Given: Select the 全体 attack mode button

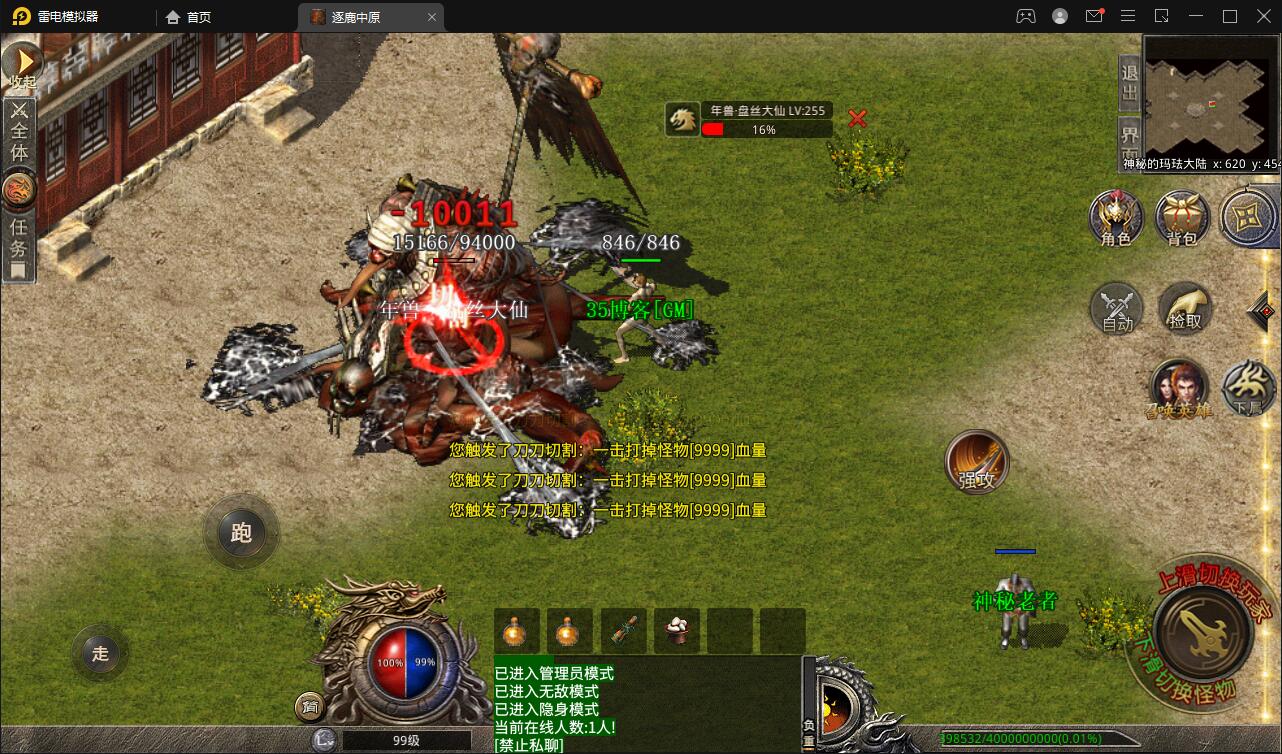Looking at the screenshot, I should click(20, 130).
